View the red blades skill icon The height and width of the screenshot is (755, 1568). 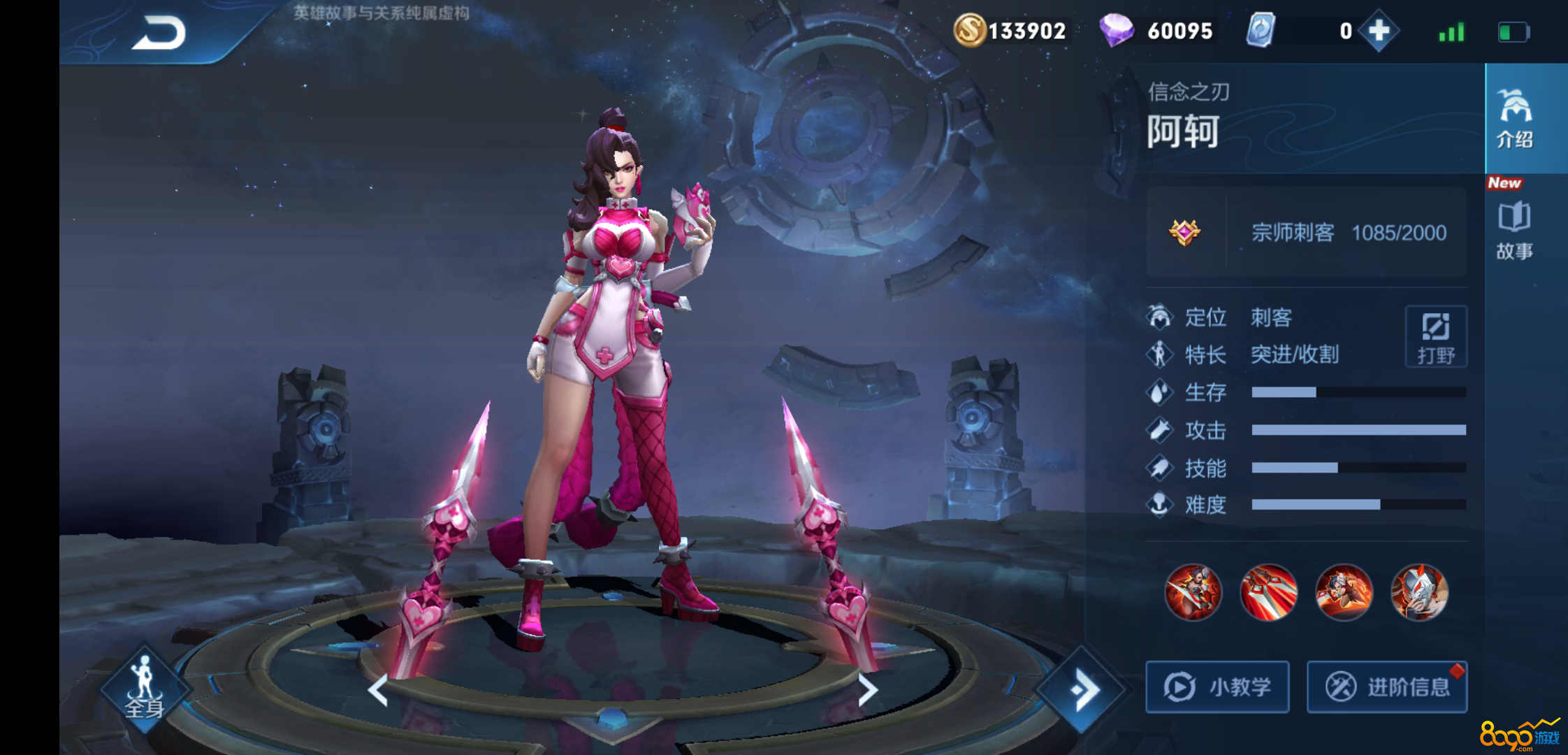1269,593
